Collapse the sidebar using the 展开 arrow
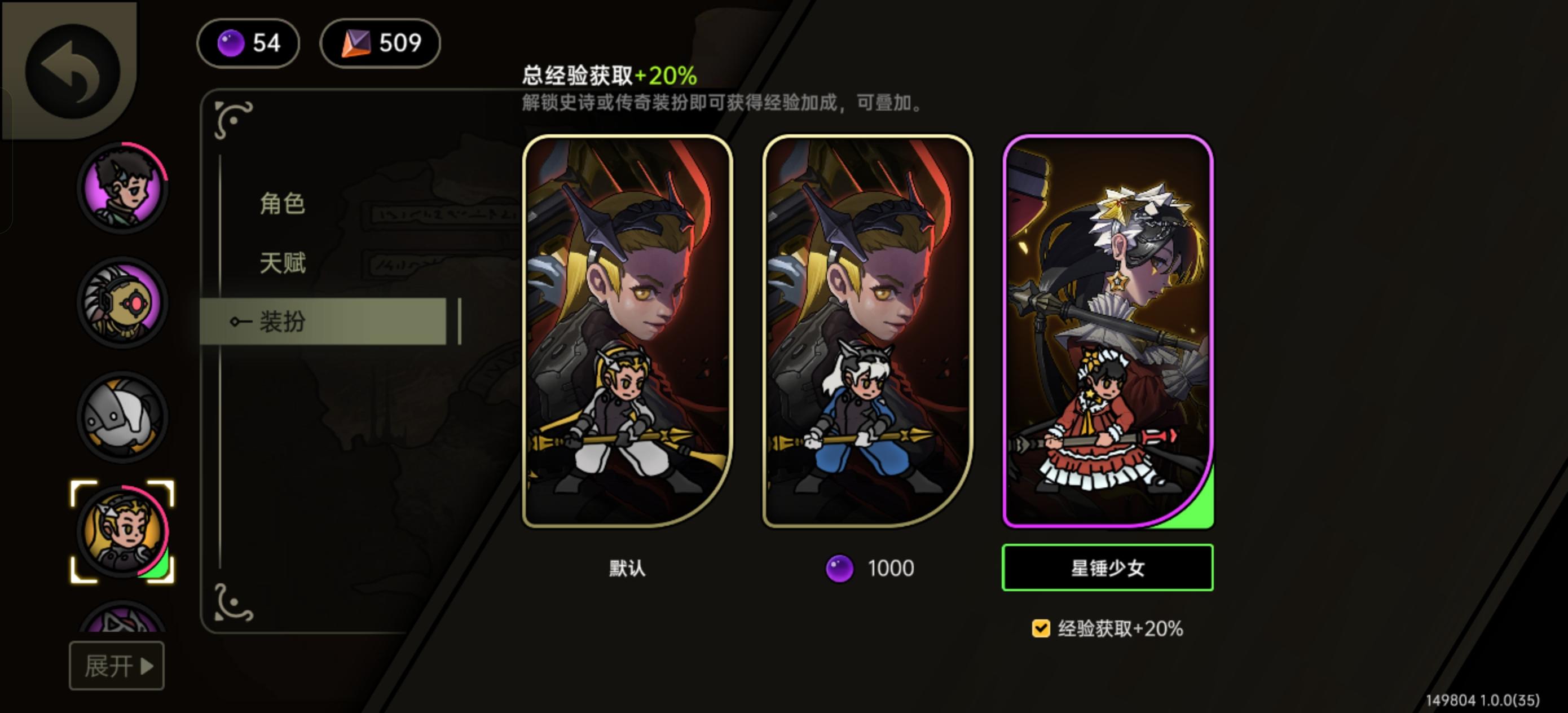Screen dimensions: 1568x713 tap(146, 667)
